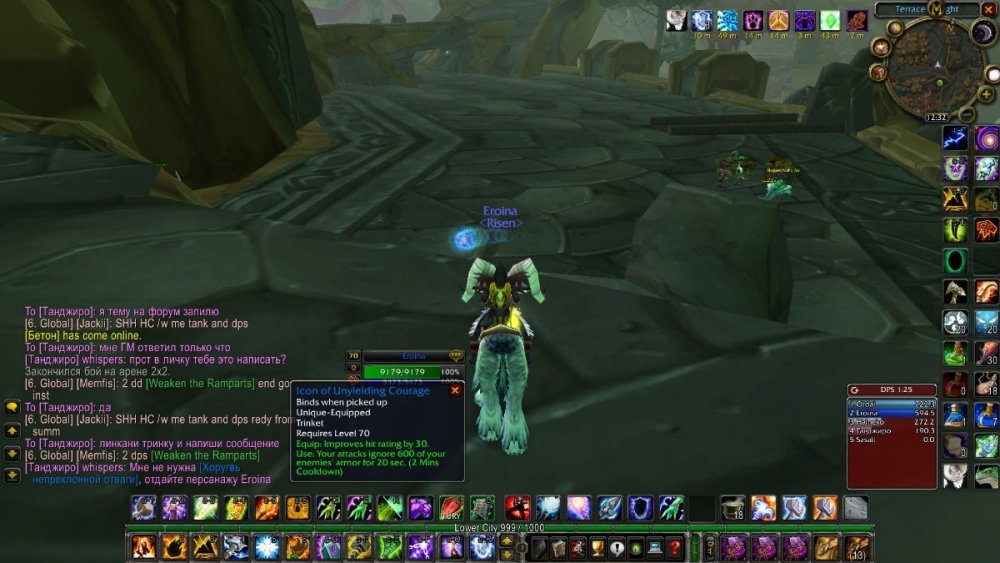1000x563 pixels.
Task: Close the minimap with the red X
Action: click(x=989, y=8)
